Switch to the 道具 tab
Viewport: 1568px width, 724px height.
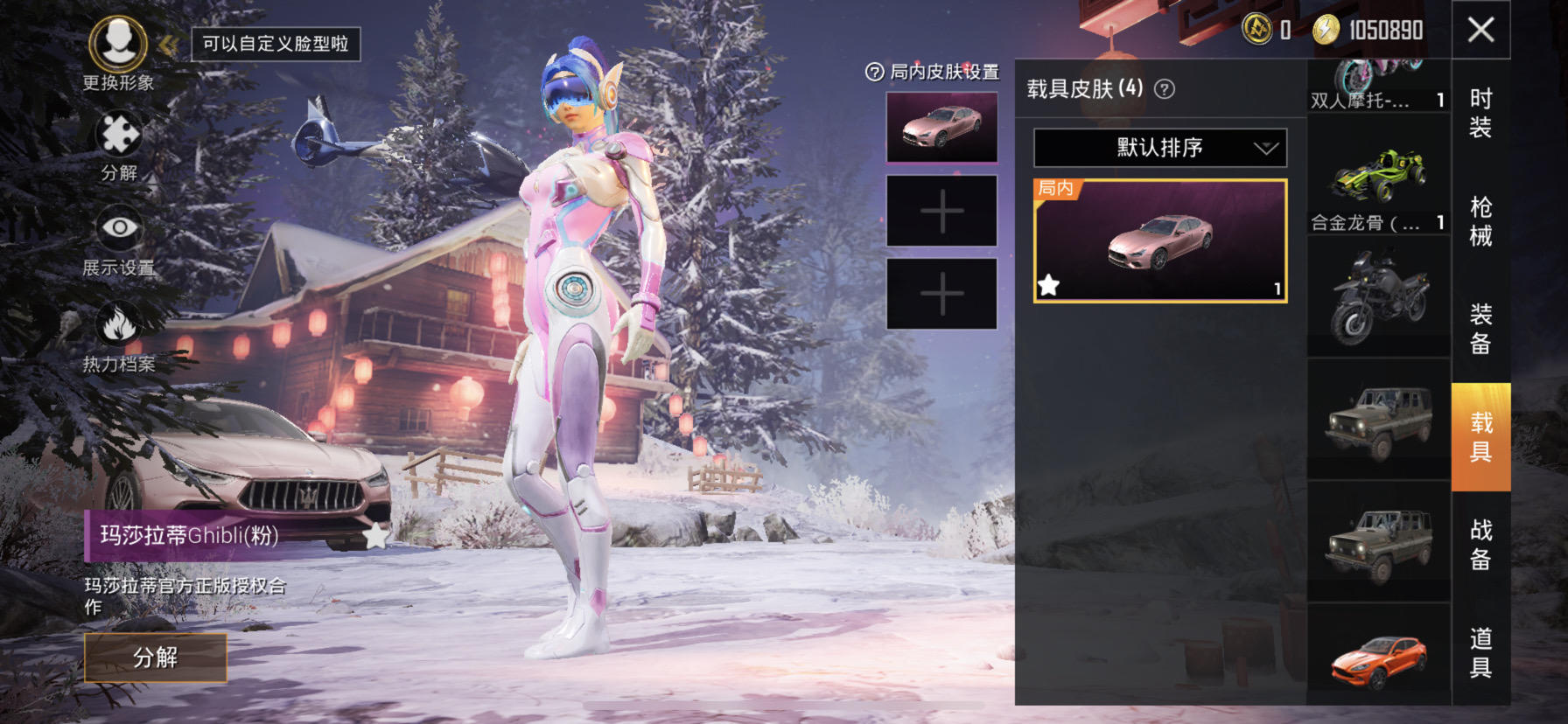tap(1480, 652)
